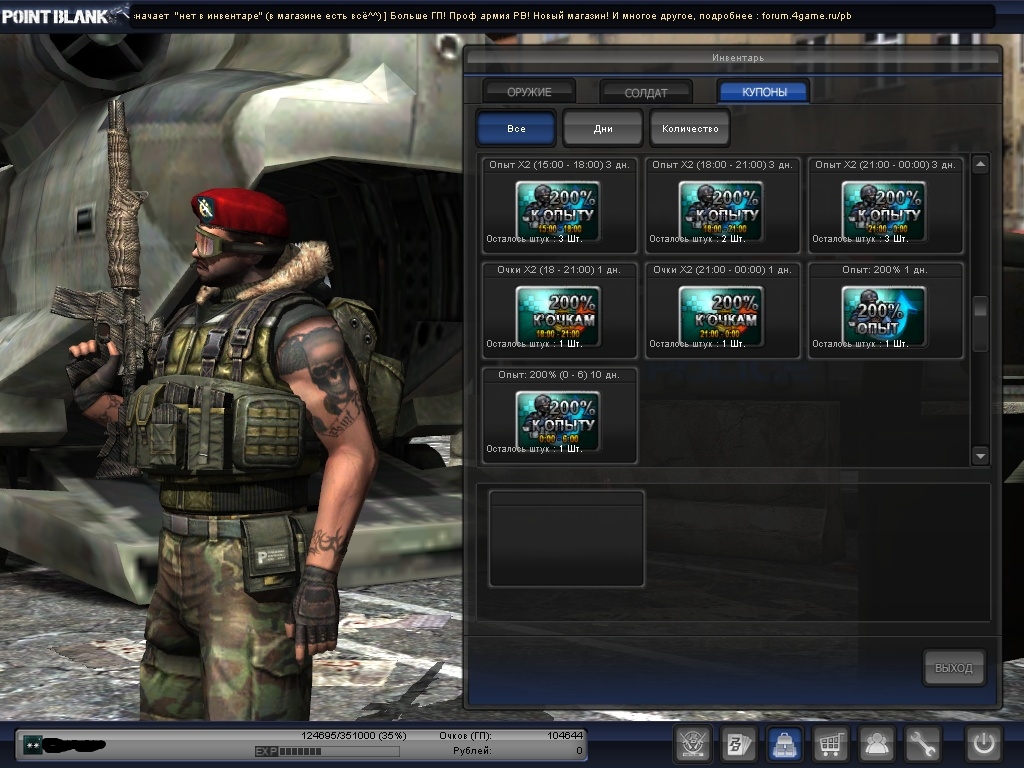The height and width of the screenshot is (768, 1024).
Task: Choose the Опыт X2 (18:00 - 21:00) coupon
Action: coord(721,211)
